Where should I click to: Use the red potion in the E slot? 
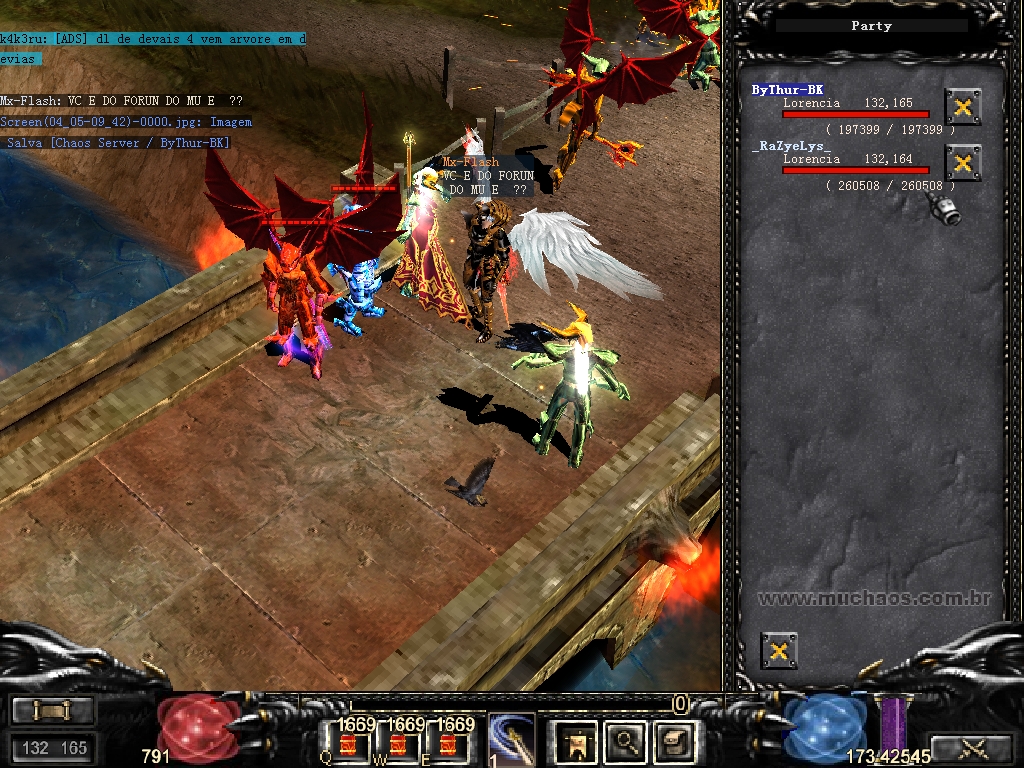click(x=447, y=745)
